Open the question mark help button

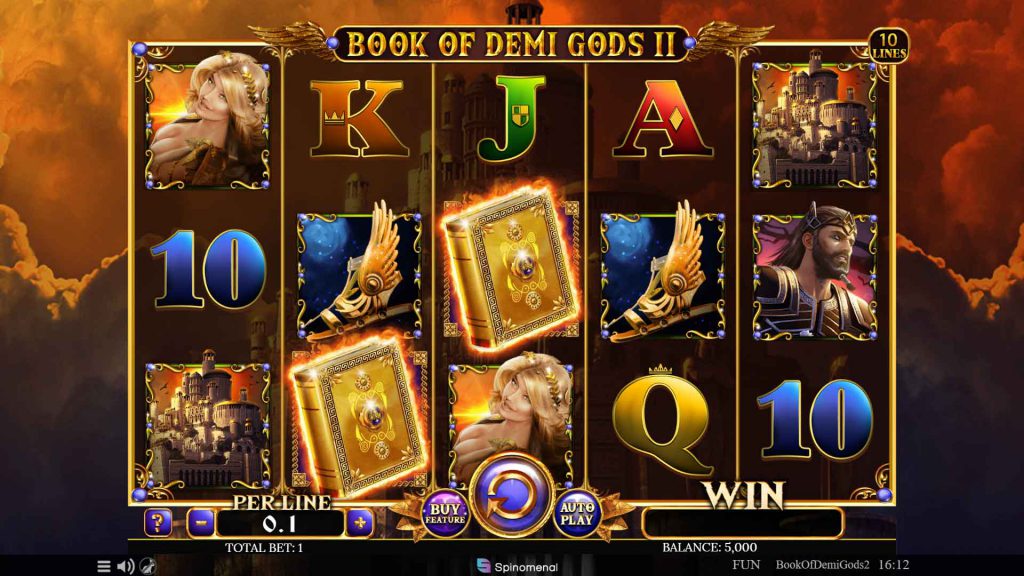click(x=158, y=521)
